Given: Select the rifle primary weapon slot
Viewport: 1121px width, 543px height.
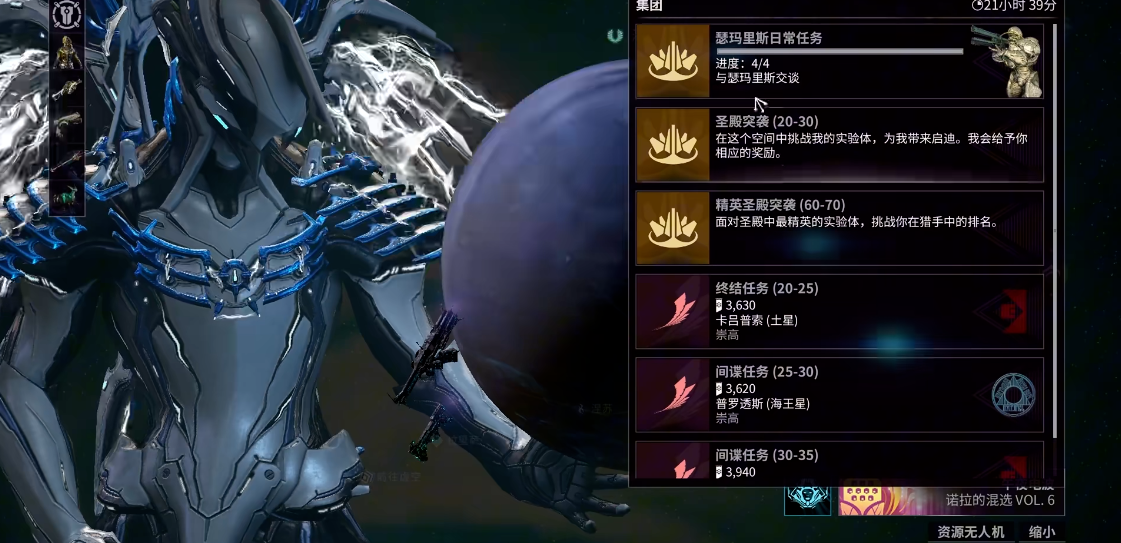Looking at the screenshot, I should pos(67,89).
